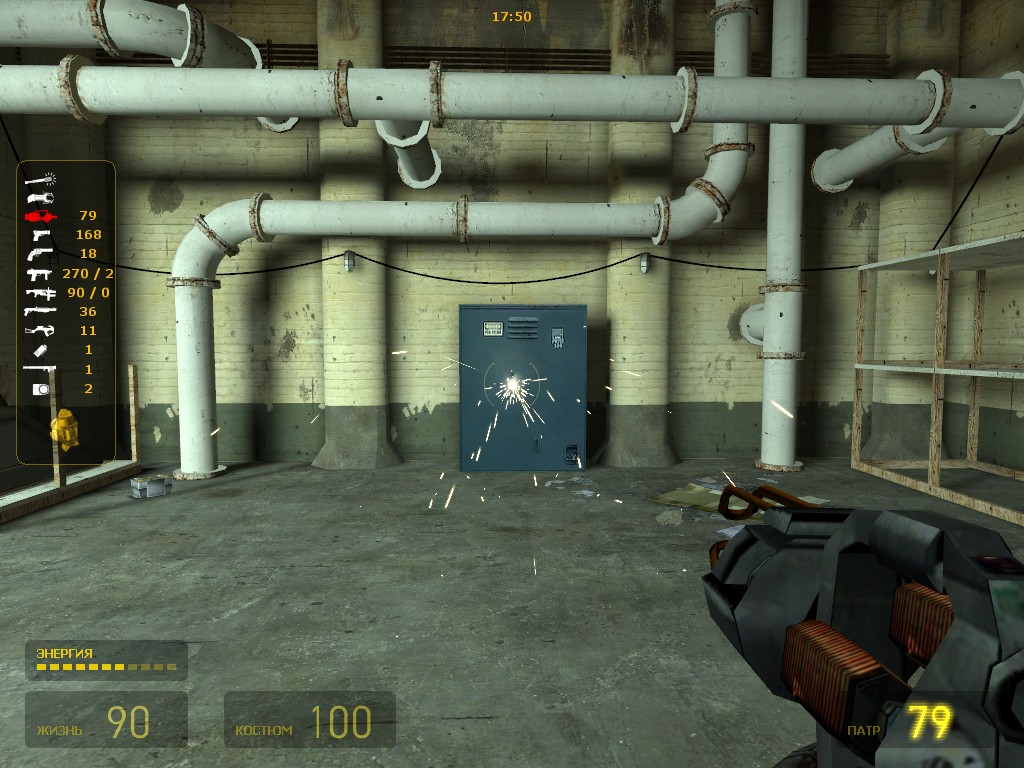Select the rocket launcher icon

(x=41, y=369)
